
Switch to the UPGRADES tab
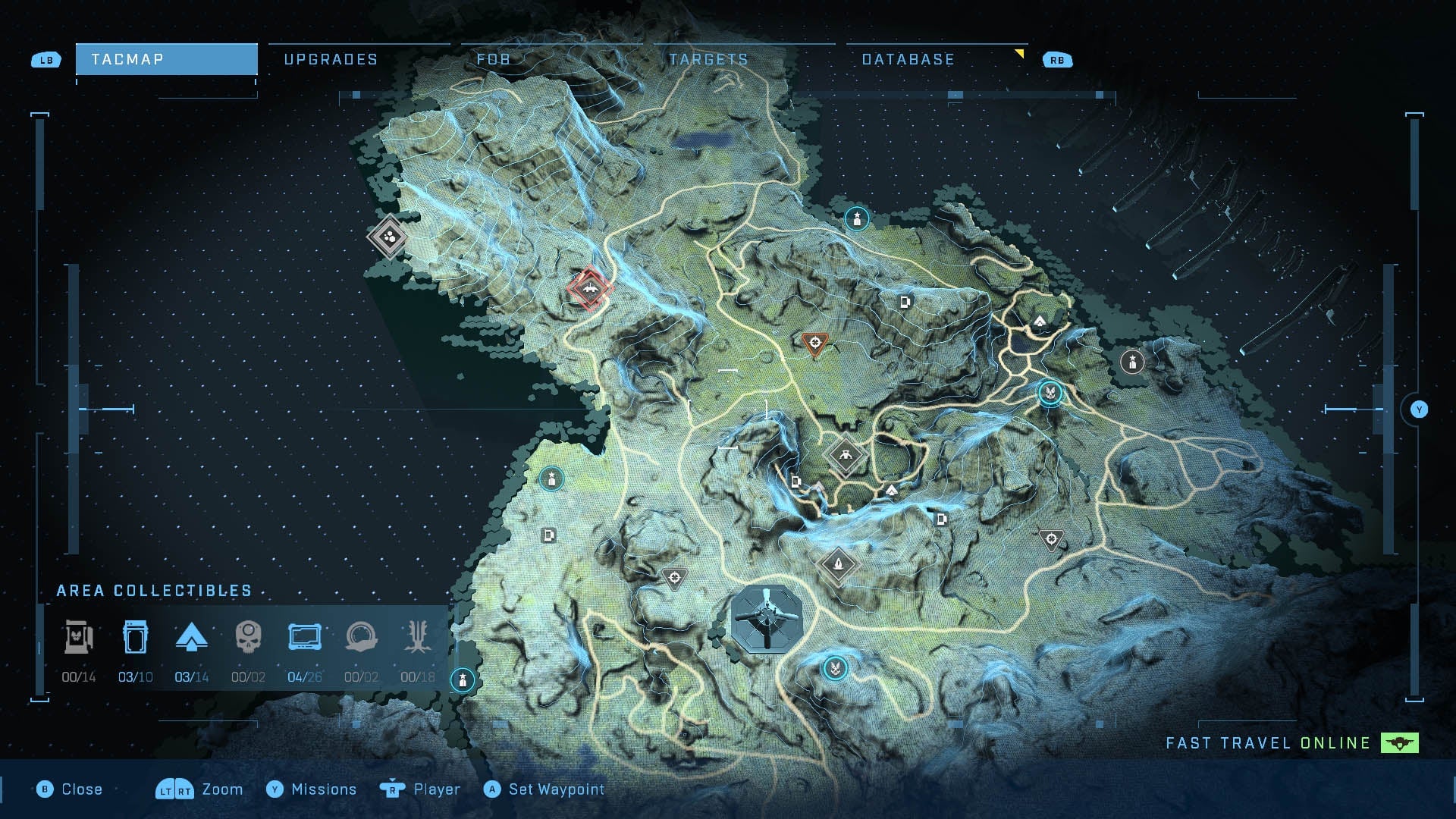click(x=331, y=59)
